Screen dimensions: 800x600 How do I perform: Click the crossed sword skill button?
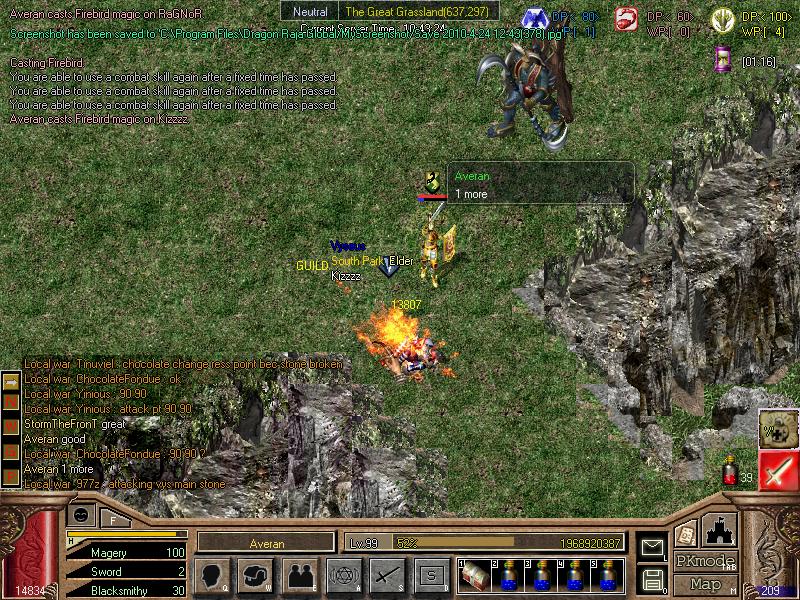(387, 575)
